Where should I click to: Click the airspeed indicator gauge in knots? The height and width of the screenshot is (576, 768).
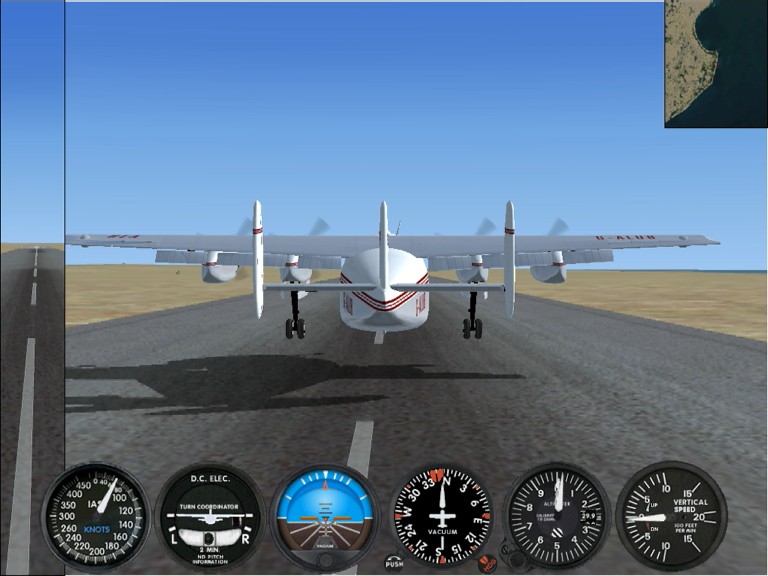[95, 515]
